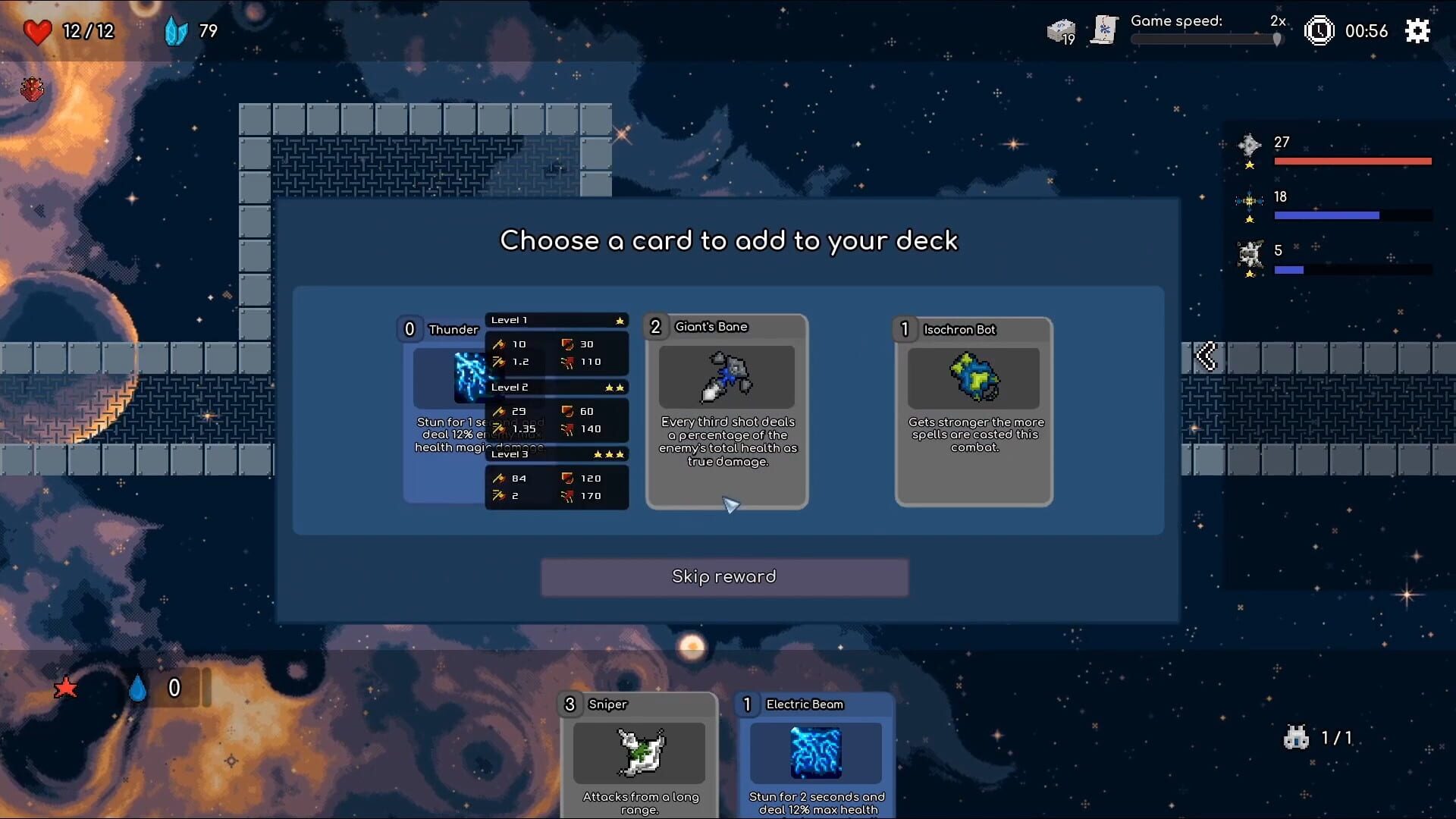
Task: Click the spaceship icon near the 1/1 counter
Action: click(x=1298, y=737)
